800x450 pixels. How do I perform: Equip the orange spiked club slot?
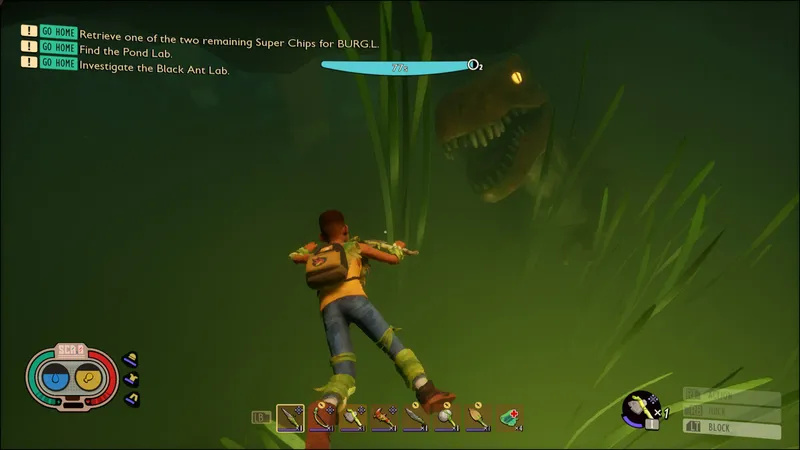click(x=384, y=417)
